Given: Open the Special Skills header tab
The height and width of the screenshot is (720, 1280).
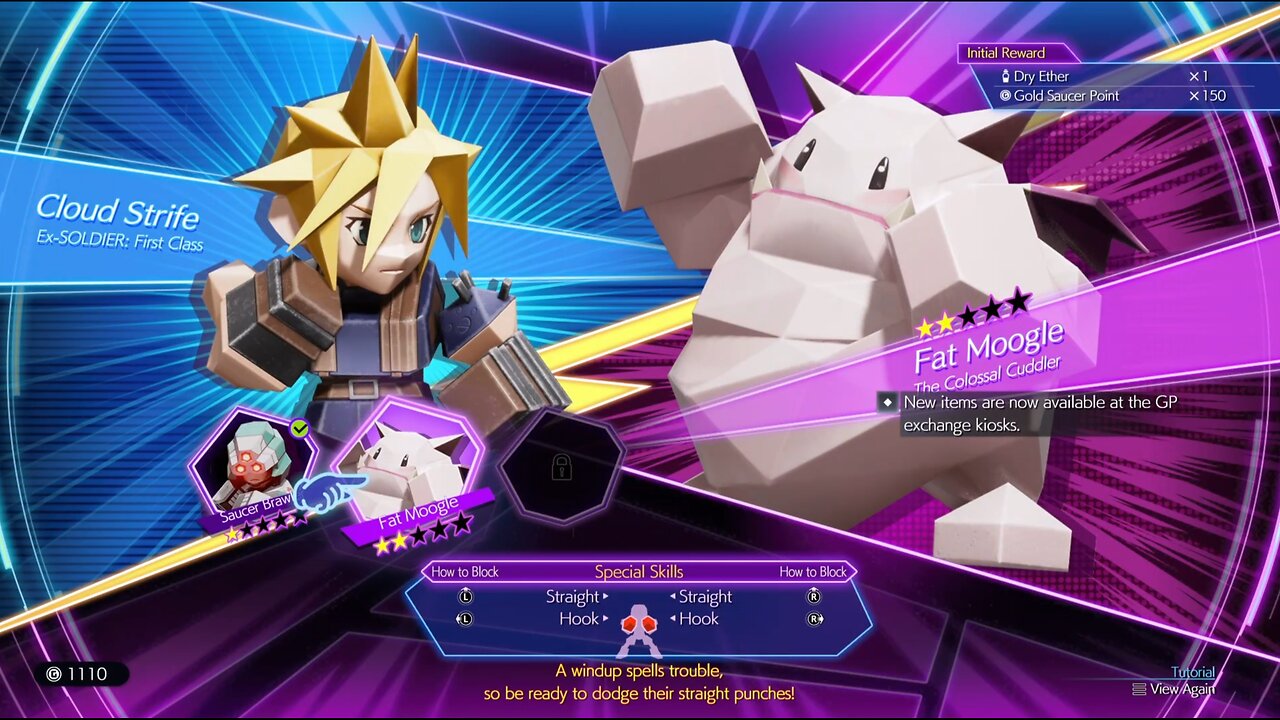Looking at the screenshot, I should click(x=641, y=571).
